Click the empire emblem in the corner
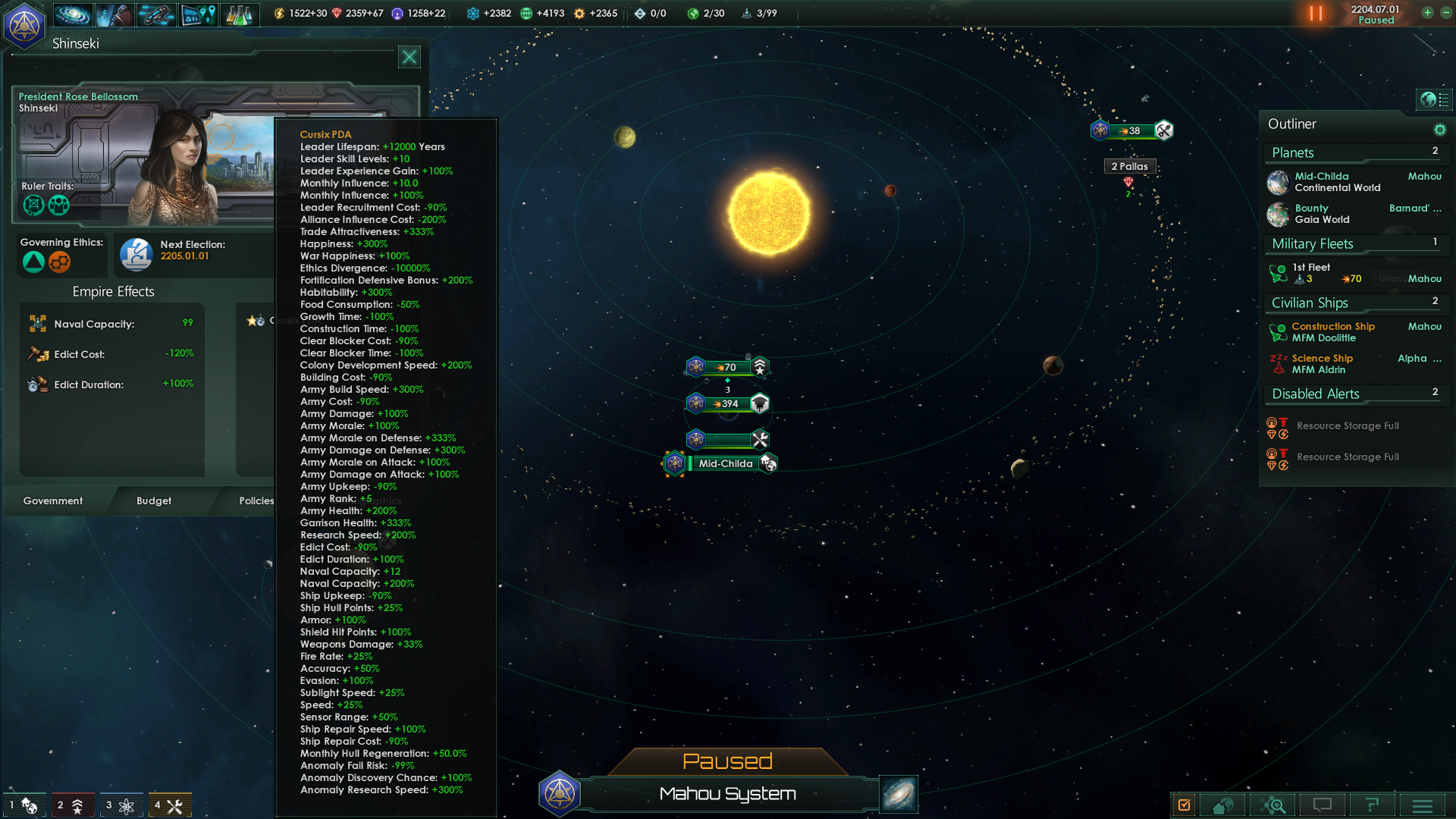This screenshot has width=1456, height=819. (x=24, y=26)
